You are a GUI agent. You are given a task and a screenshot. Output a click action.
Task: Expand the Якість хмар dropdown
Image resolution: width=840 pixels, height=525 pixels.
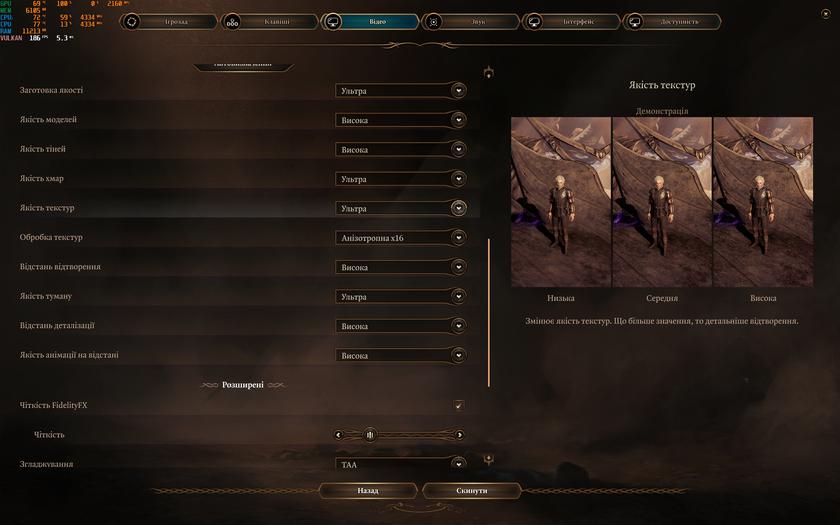pos(401,179)
